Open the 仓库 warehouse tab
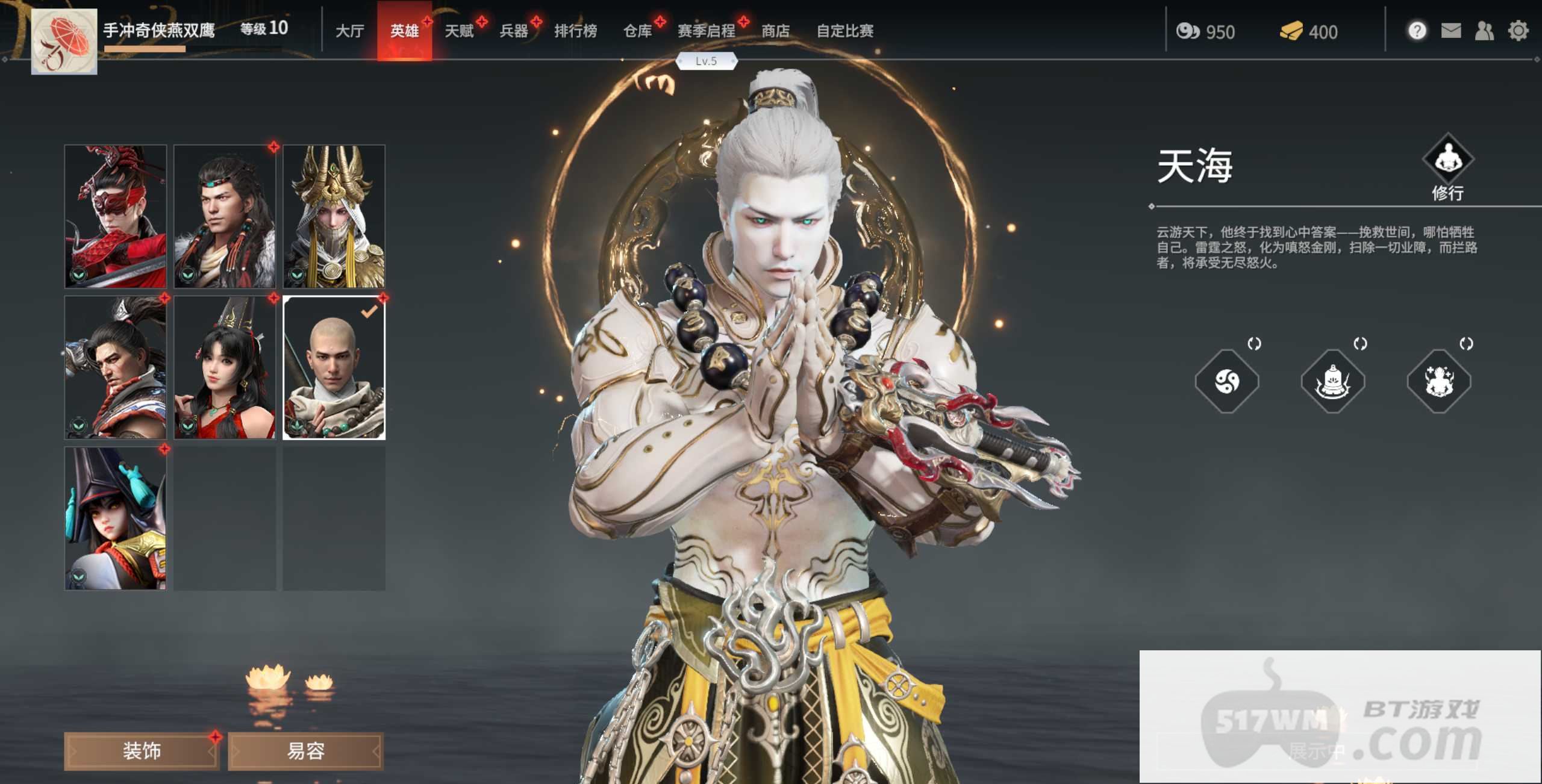The width and height of the screenshot is (1542, 784). [637, 31]
